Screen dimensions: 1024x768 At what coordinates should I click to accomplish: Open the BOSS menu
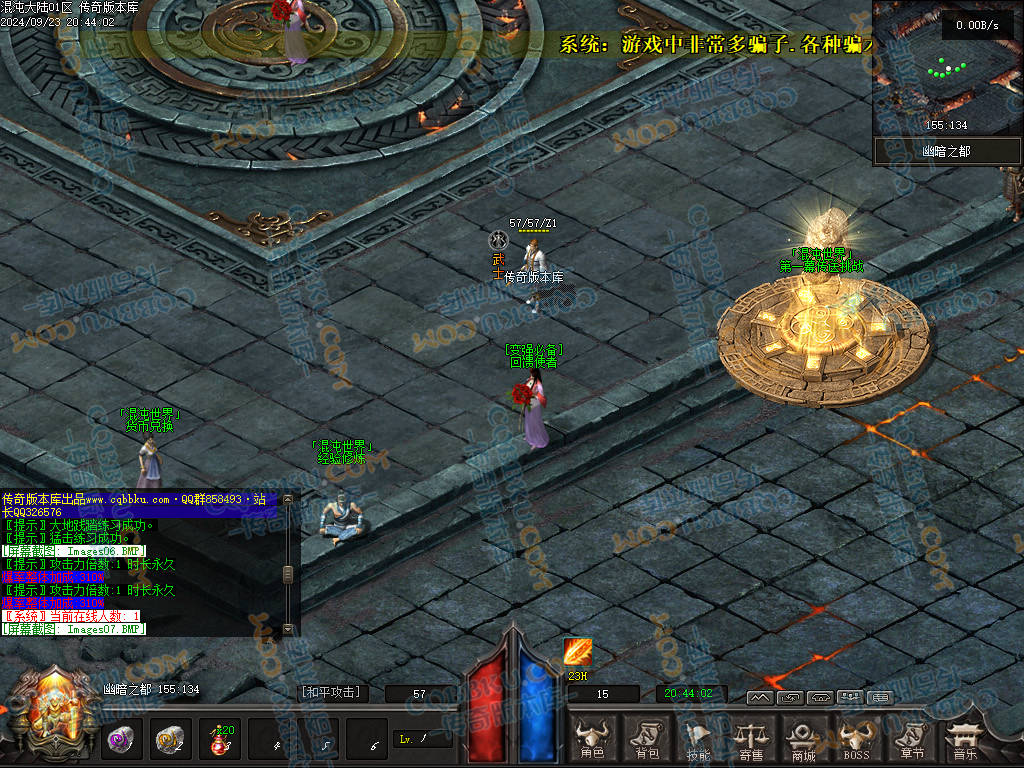point(855,738)
